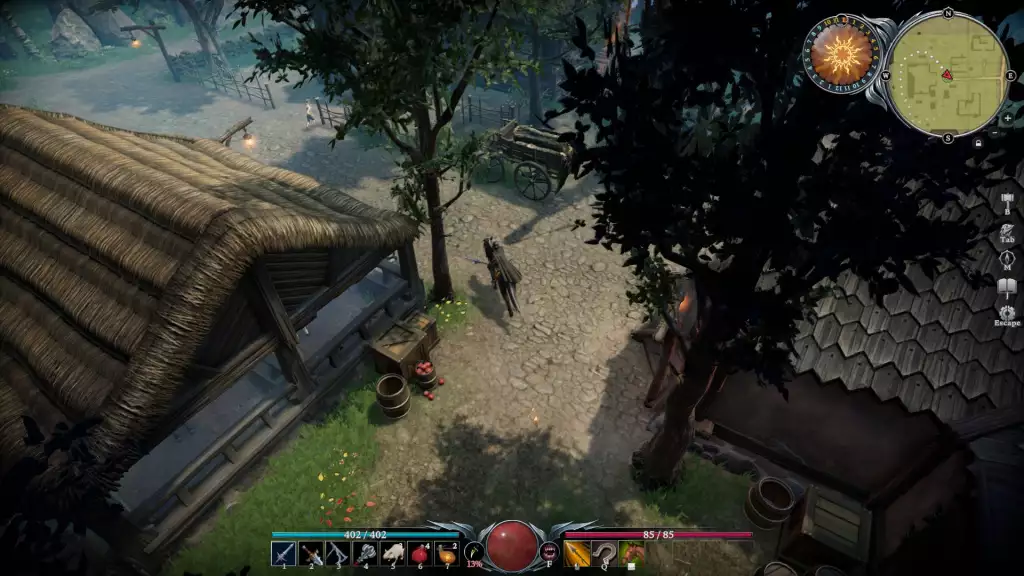Viewport: 1024px width, 576px height.
Task: Zoom out the minimap with minus button
Action: coord(993,133)
